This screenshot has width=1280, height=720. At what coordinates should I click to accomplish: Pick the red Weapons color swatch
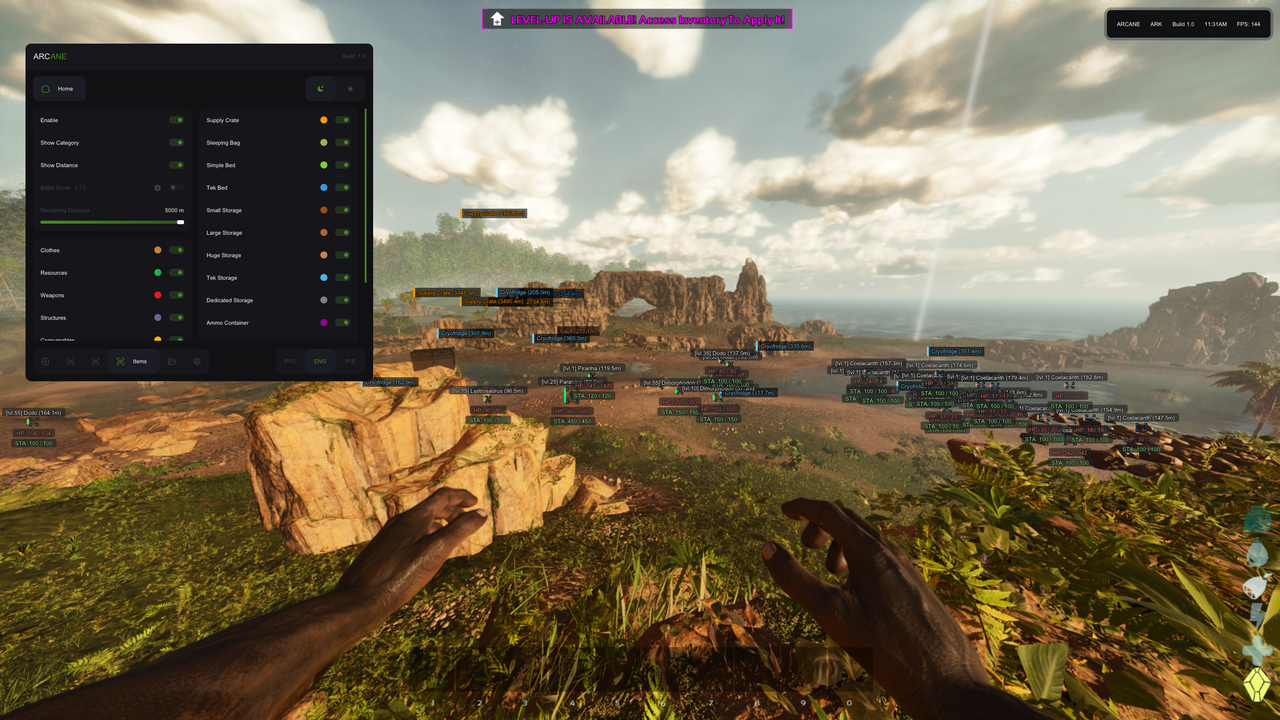(158, 295)
